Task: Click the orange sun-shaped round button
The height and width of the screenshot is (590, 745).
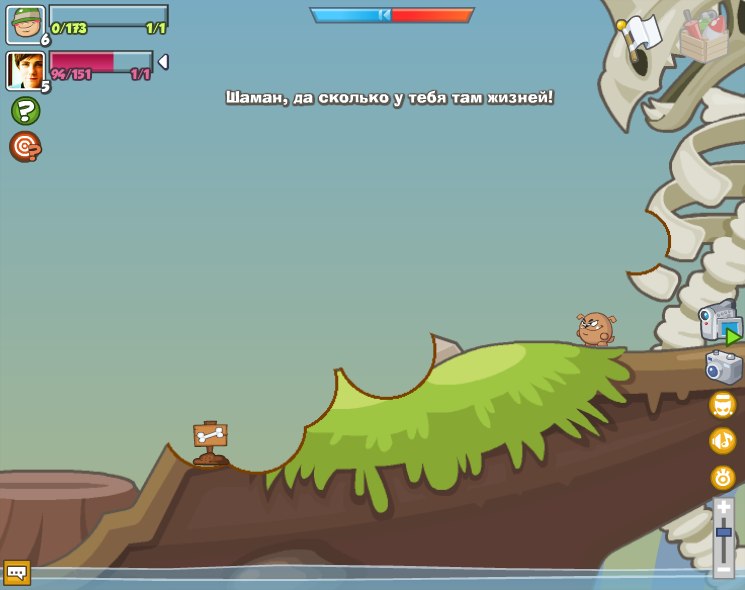Action: coord(722,477)
